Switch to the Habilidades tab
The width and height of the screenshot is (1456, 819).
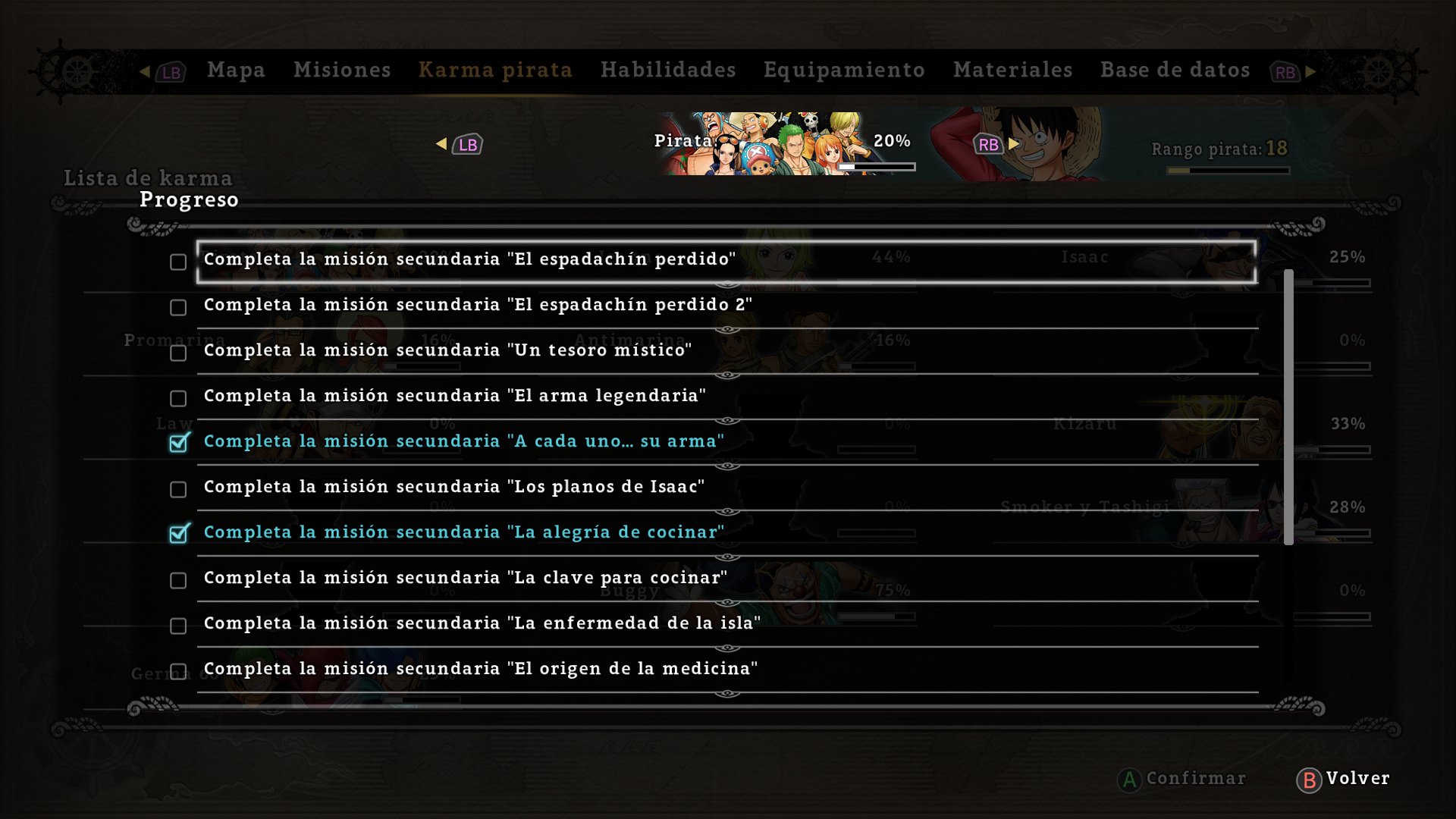[668, 70]
